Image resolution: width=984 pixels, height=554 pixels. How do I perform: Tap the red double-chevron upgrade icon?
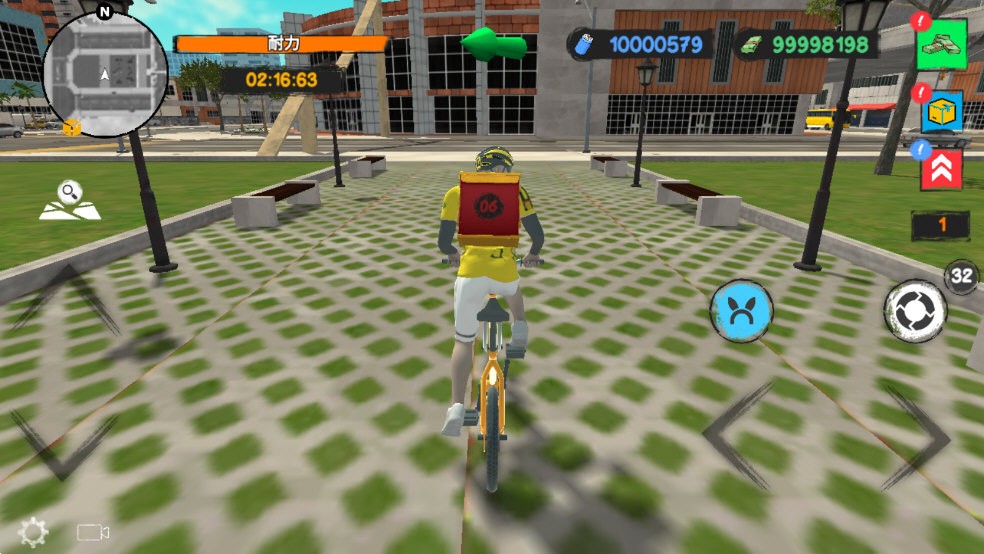941,168
